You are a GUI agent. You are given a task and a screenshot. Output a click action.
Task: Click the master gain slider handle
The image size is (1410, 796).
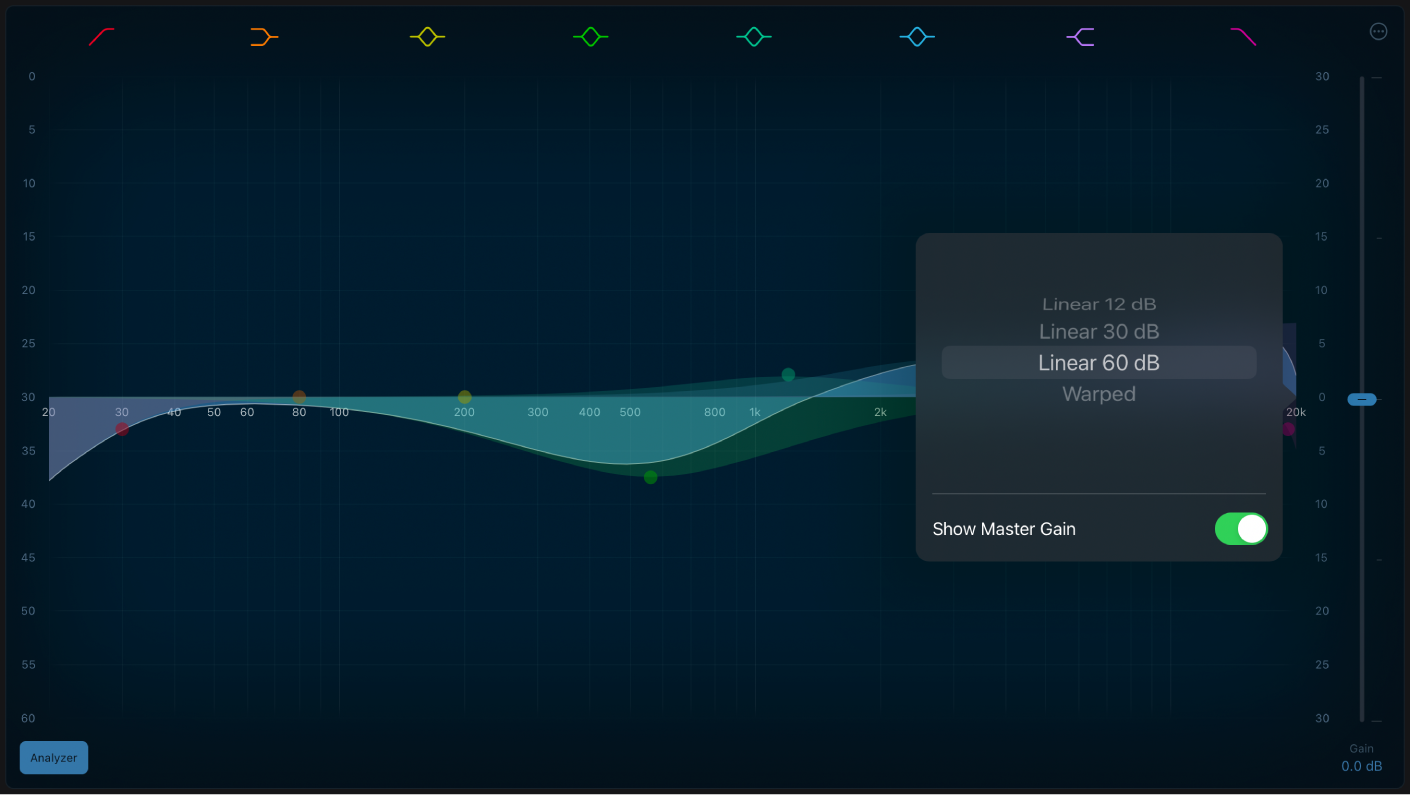pos(1361,399)
